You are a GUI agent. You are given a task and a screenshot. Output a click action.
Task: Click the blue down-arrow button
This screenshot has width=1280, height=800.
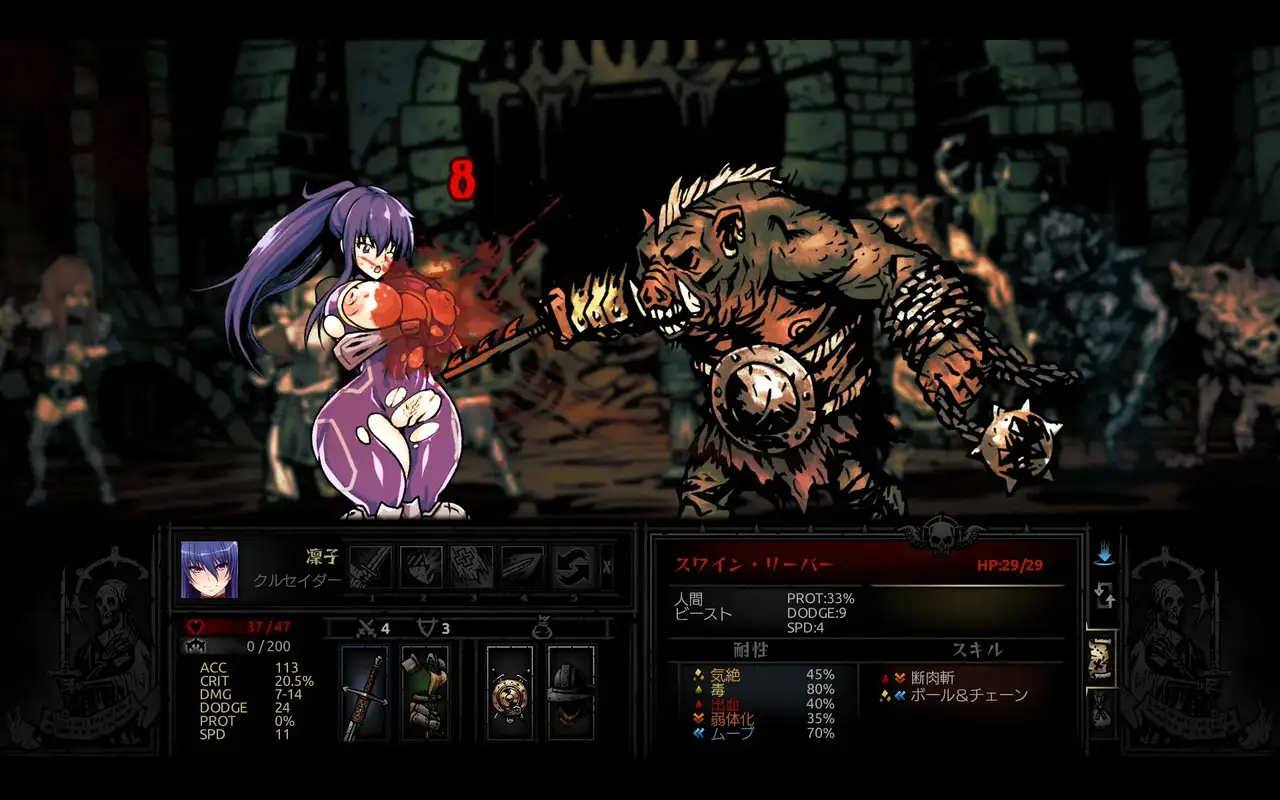(x=1105, y=553)
